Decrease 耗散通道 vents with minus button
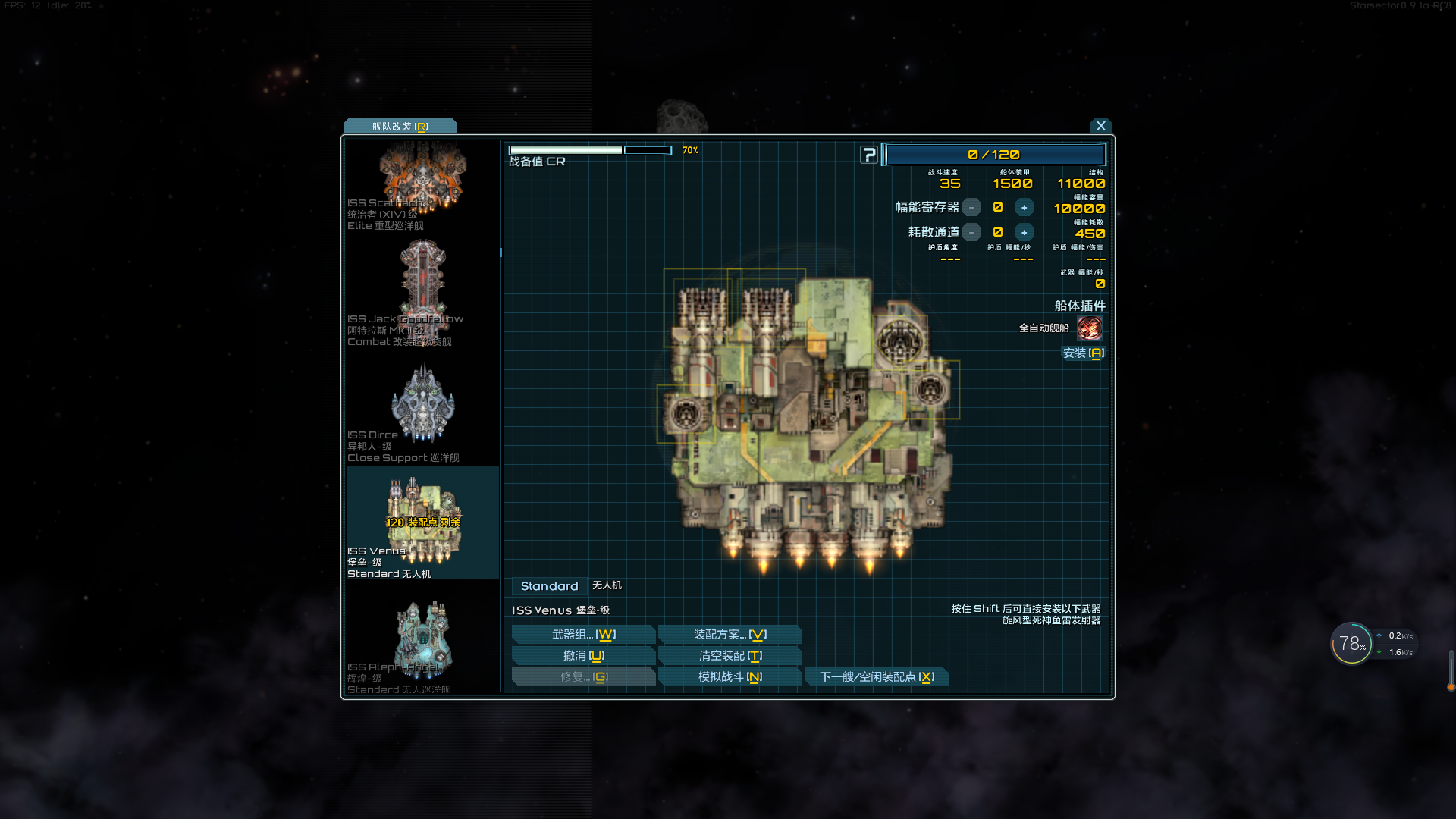Viewport: 1456px width, 819px height. pos(971,233)
